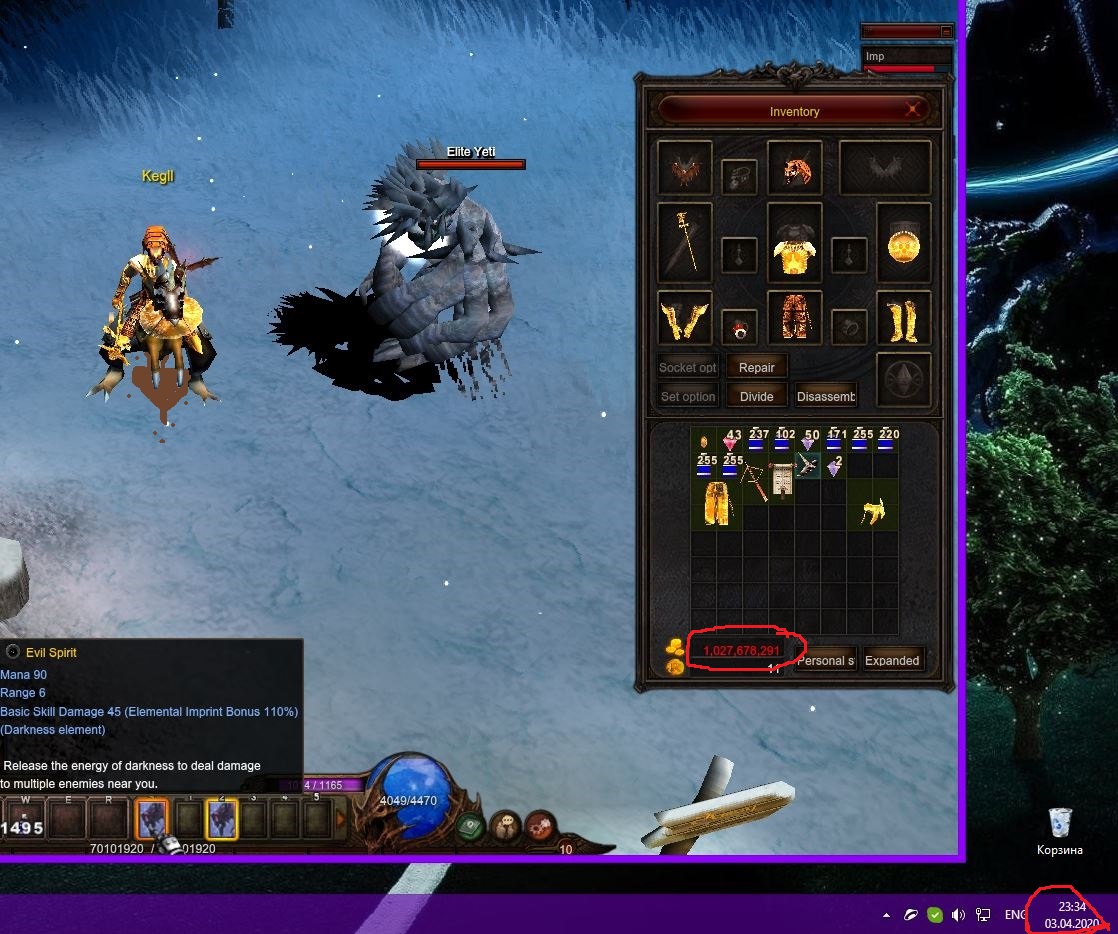Select the equipped helmet slot

[x=795, y=168]
